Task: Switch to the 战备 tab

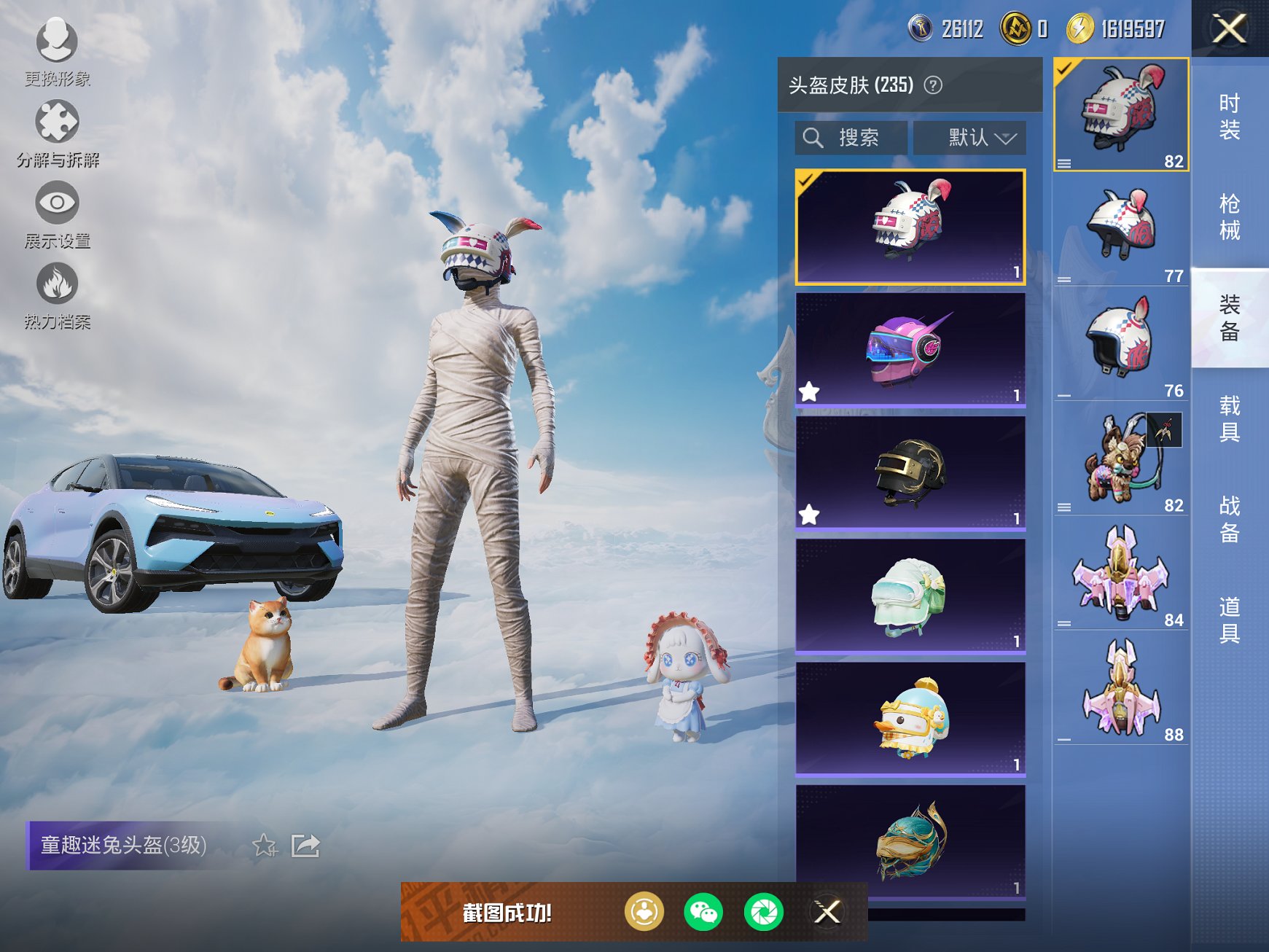Action: [x=1229, y=519]
